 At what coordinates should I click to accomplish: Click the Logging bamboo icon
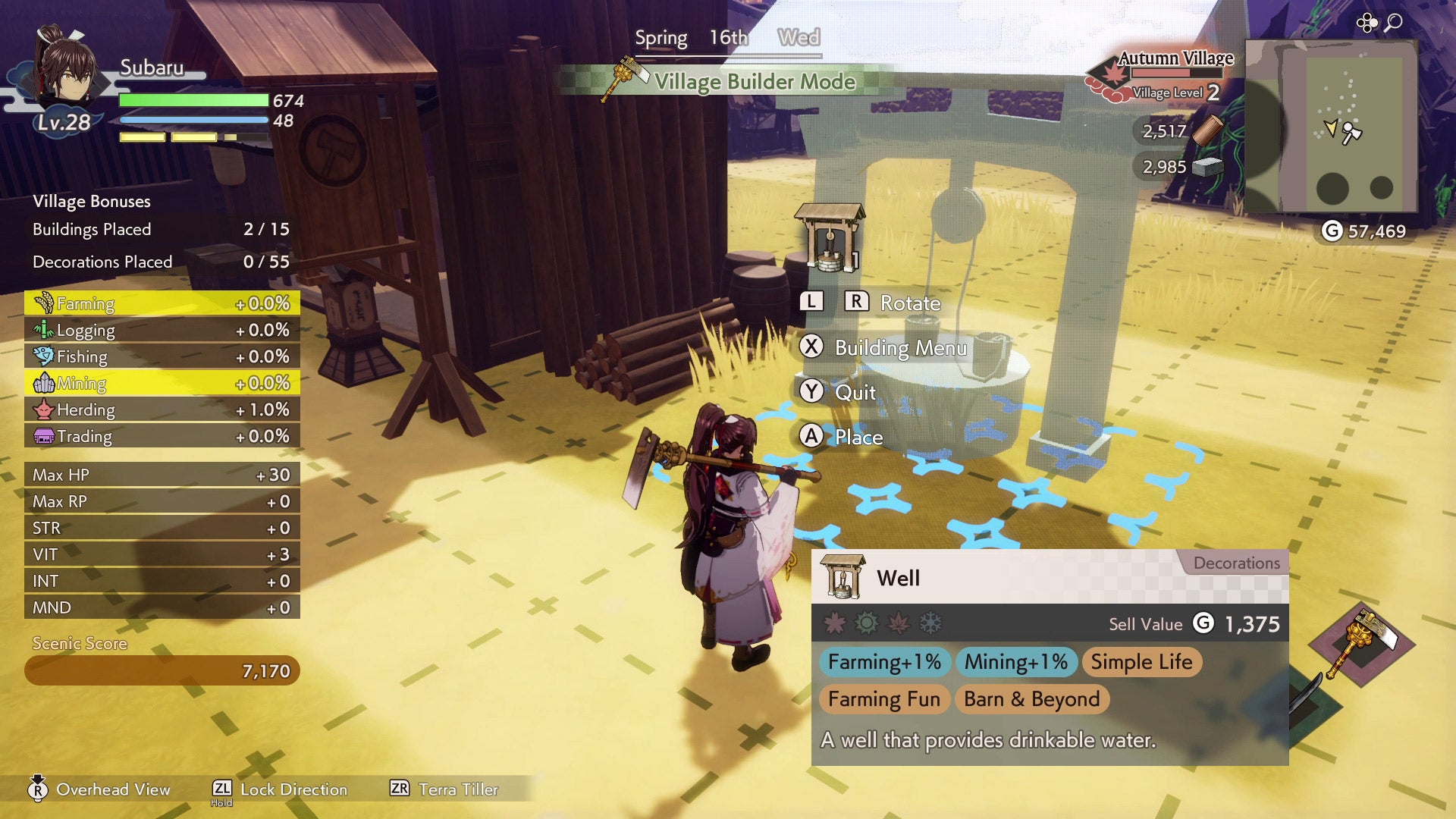[x=43, y=329]
